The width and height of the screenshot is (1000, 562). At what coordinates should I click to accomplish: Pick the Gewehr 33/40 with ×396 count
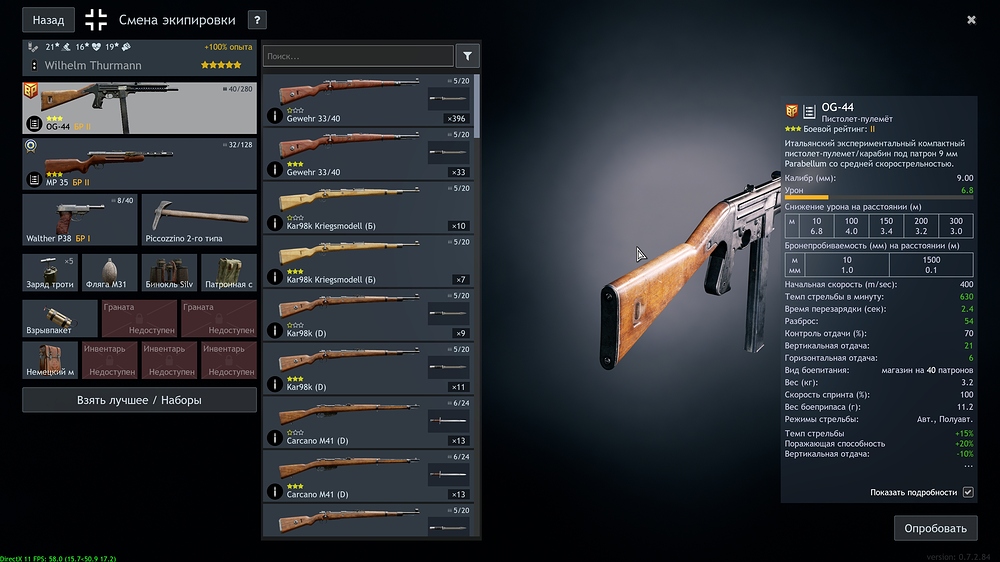coord(367,100)
